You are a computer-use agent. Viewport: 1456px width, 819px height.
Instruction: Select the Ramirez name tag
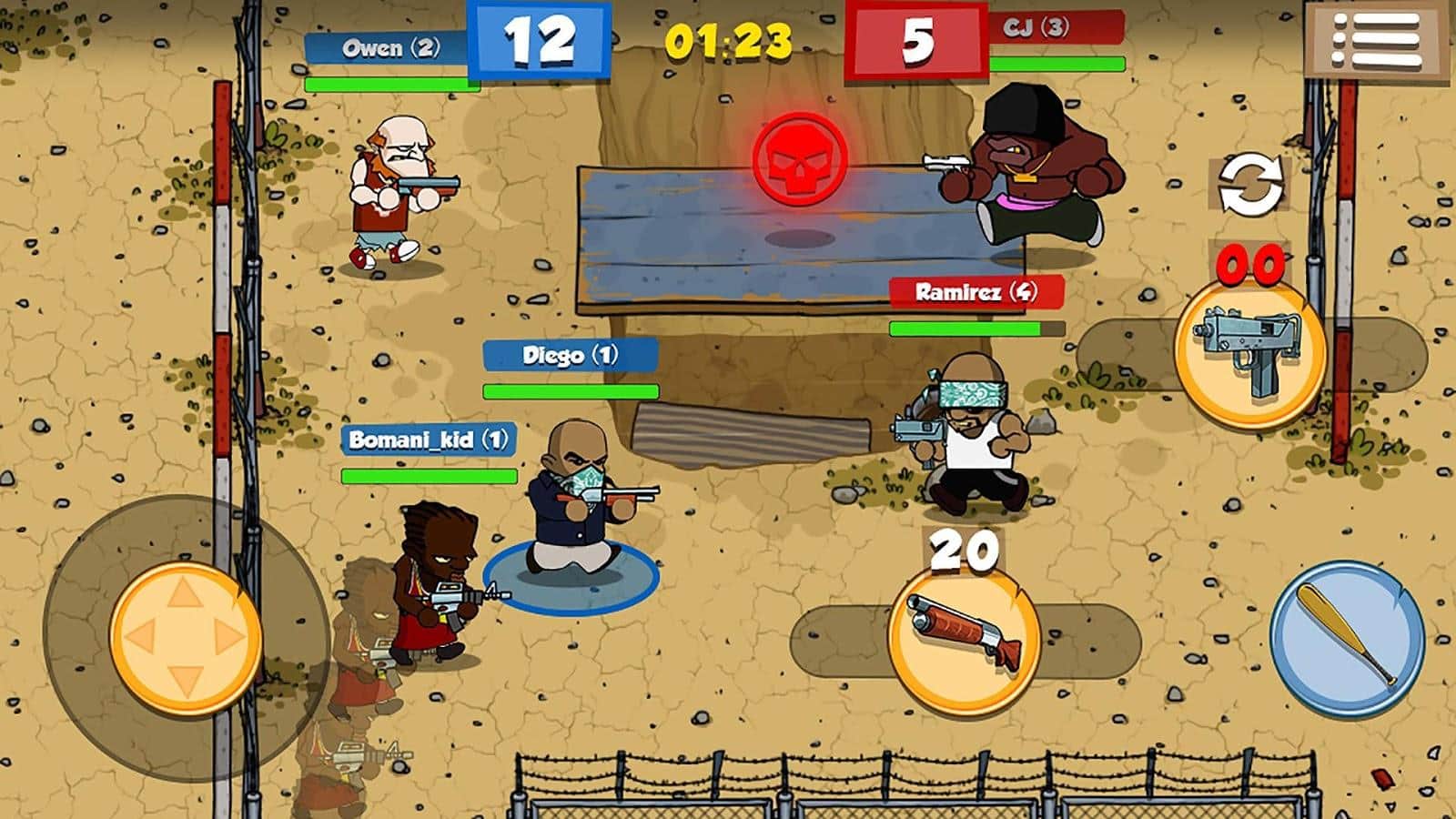tap(974, 292)
